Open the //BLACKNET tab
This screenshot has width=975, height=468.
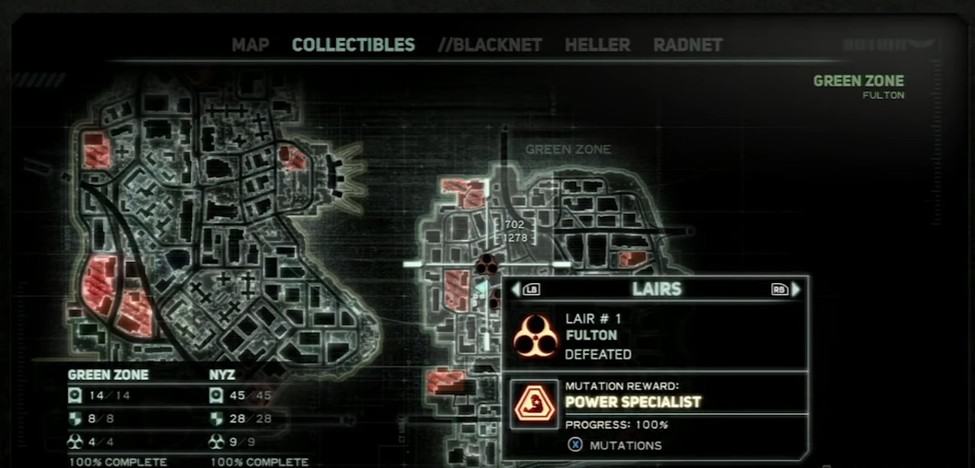(x=490, y=45)
